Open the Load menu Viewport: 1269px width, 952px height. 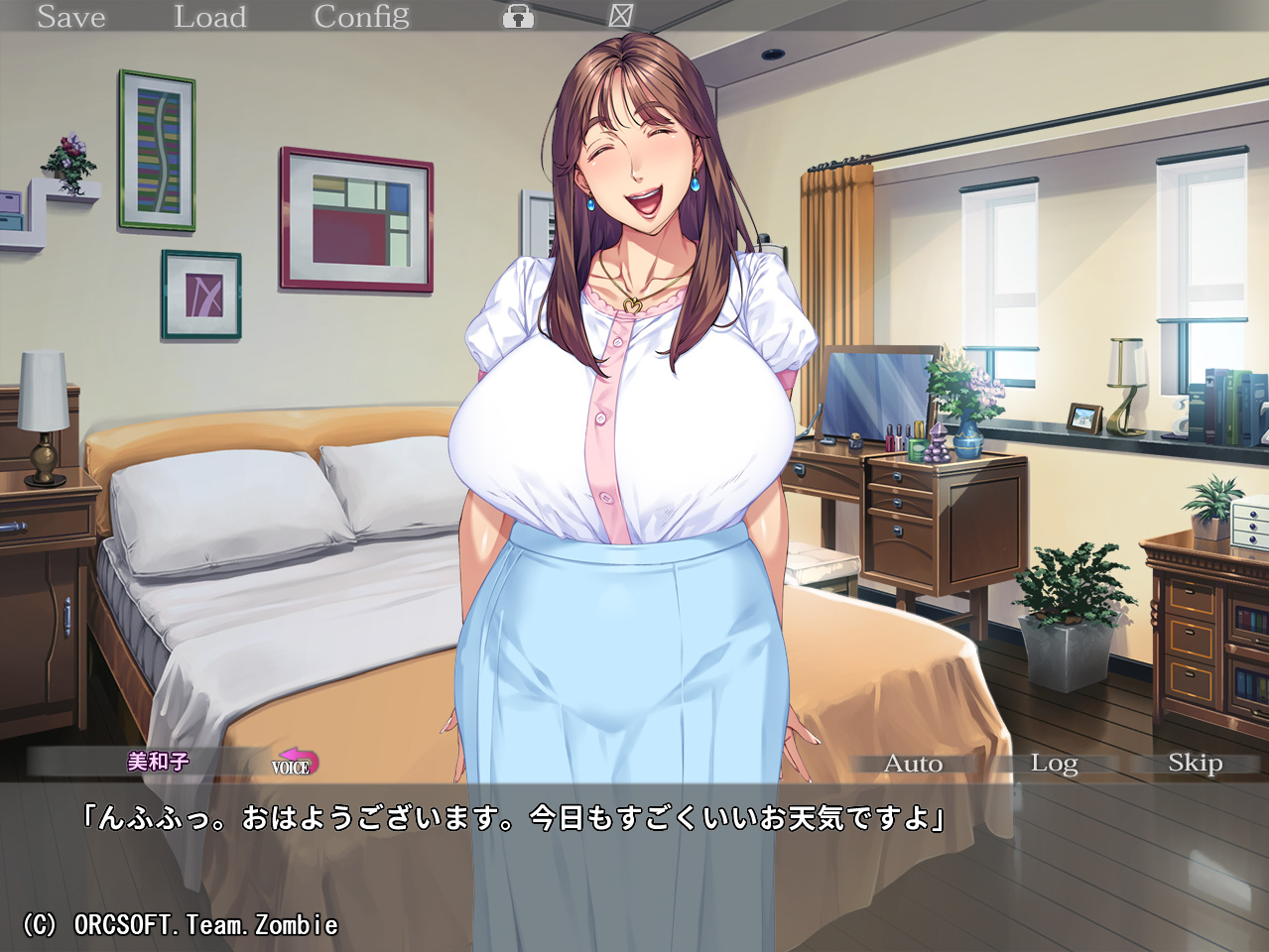(209, 17)
